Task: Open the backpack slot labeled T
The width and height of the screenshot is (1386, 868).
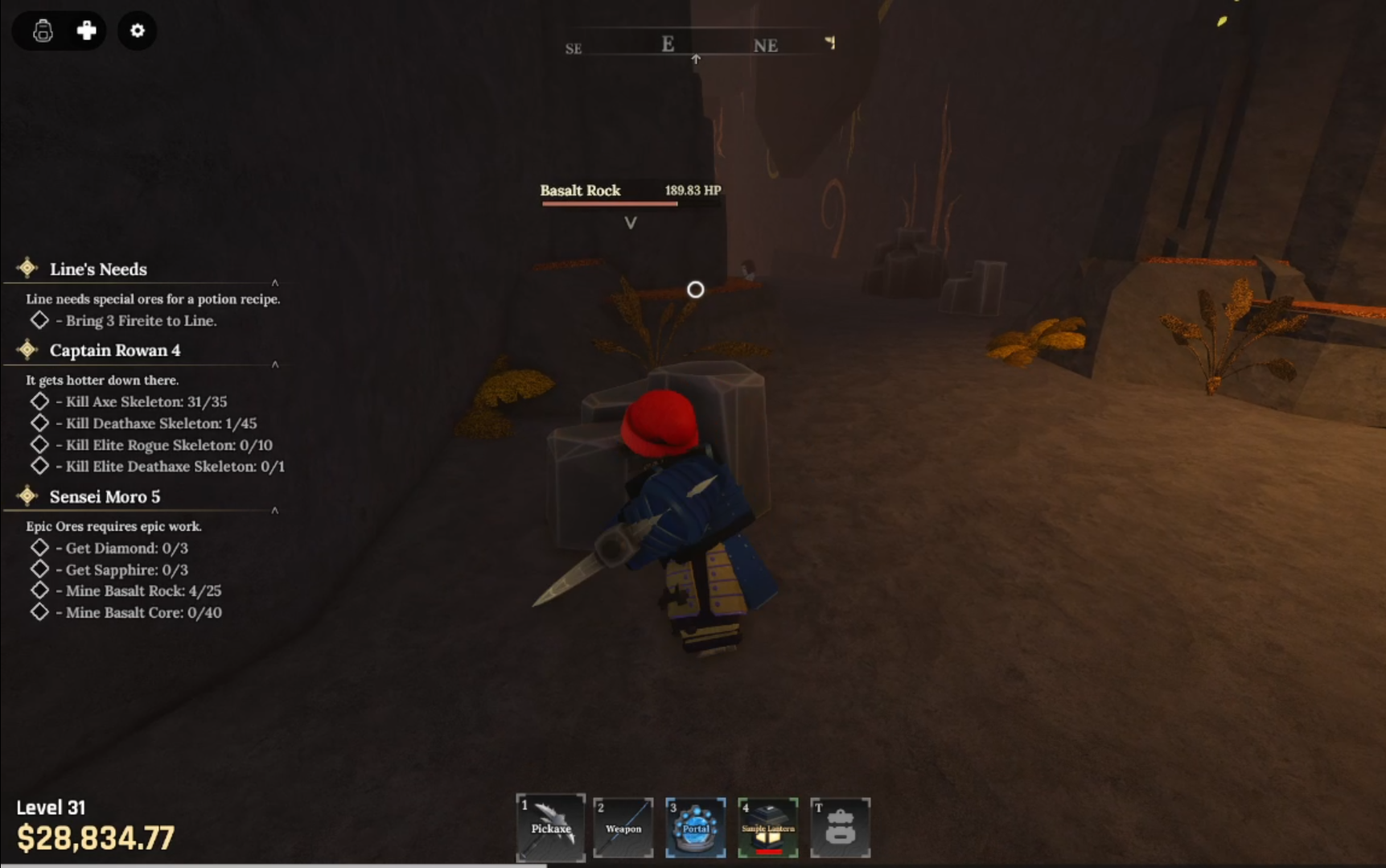Action: coord(840,827)
